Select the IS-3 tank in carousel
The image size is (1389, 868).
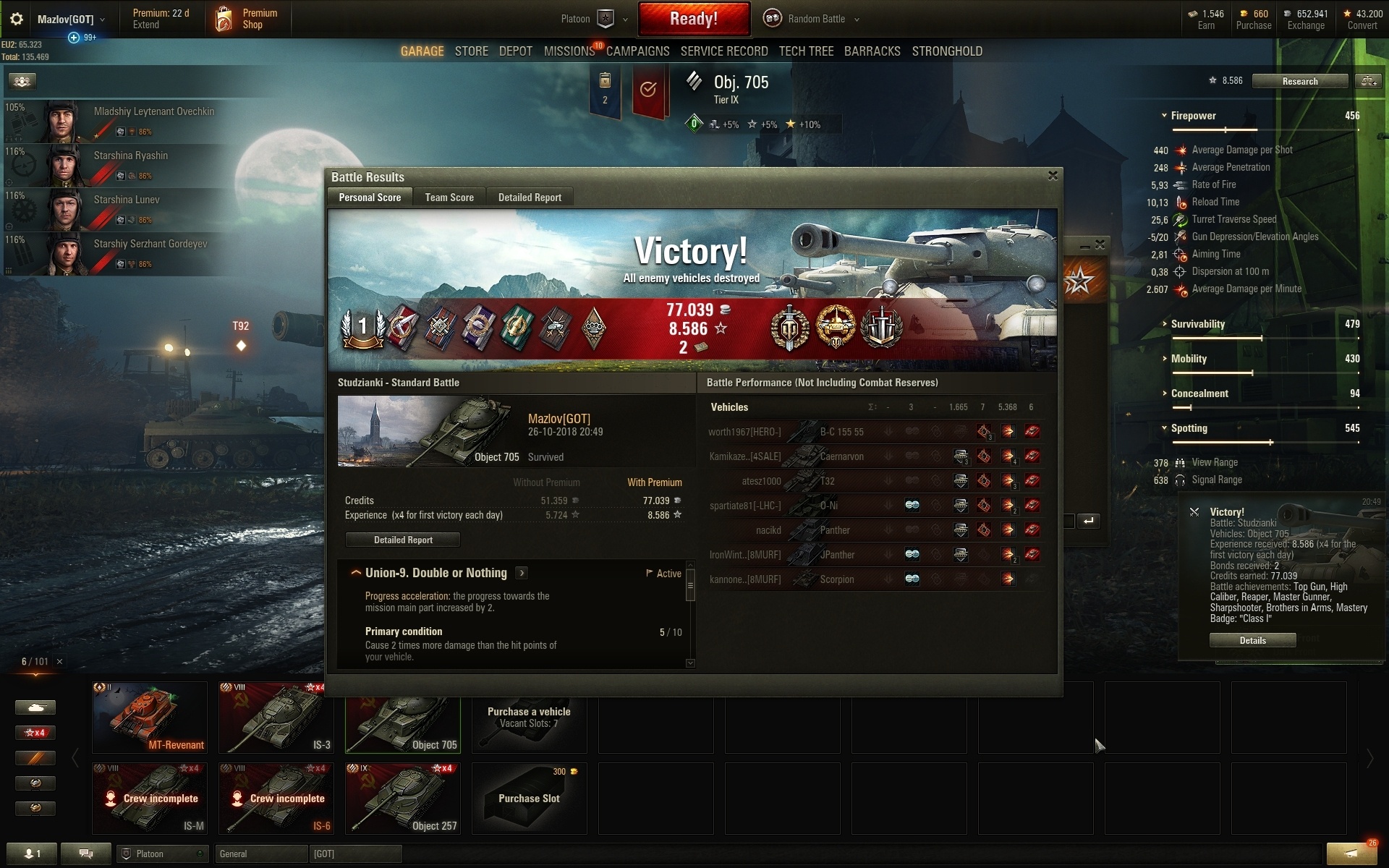[x=276, y=718]
